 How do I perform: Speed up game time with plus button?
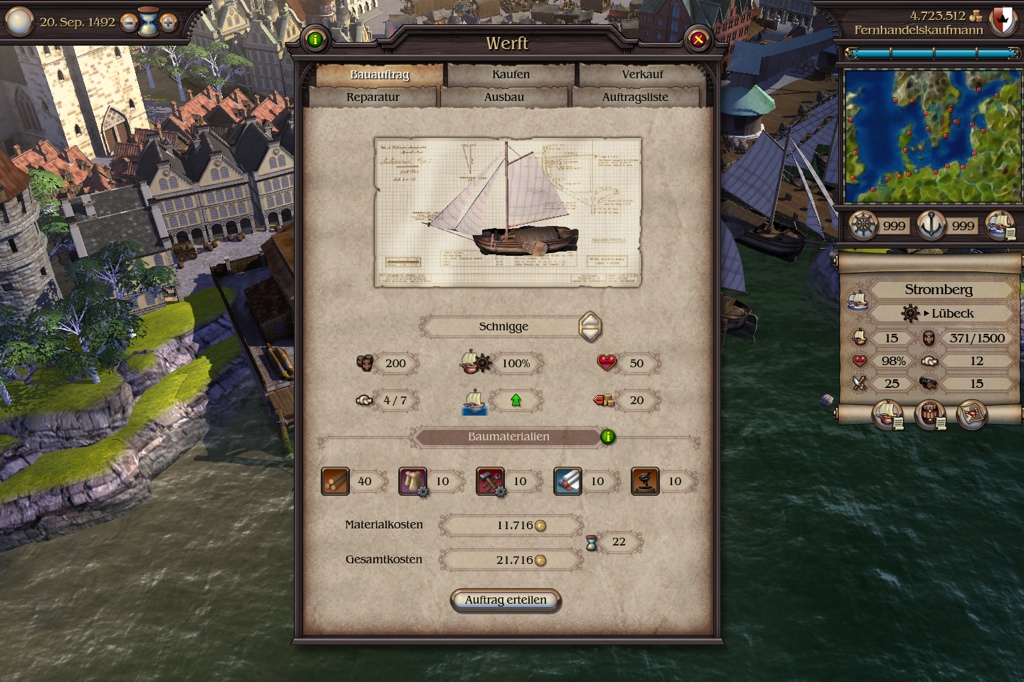point(168,21)
